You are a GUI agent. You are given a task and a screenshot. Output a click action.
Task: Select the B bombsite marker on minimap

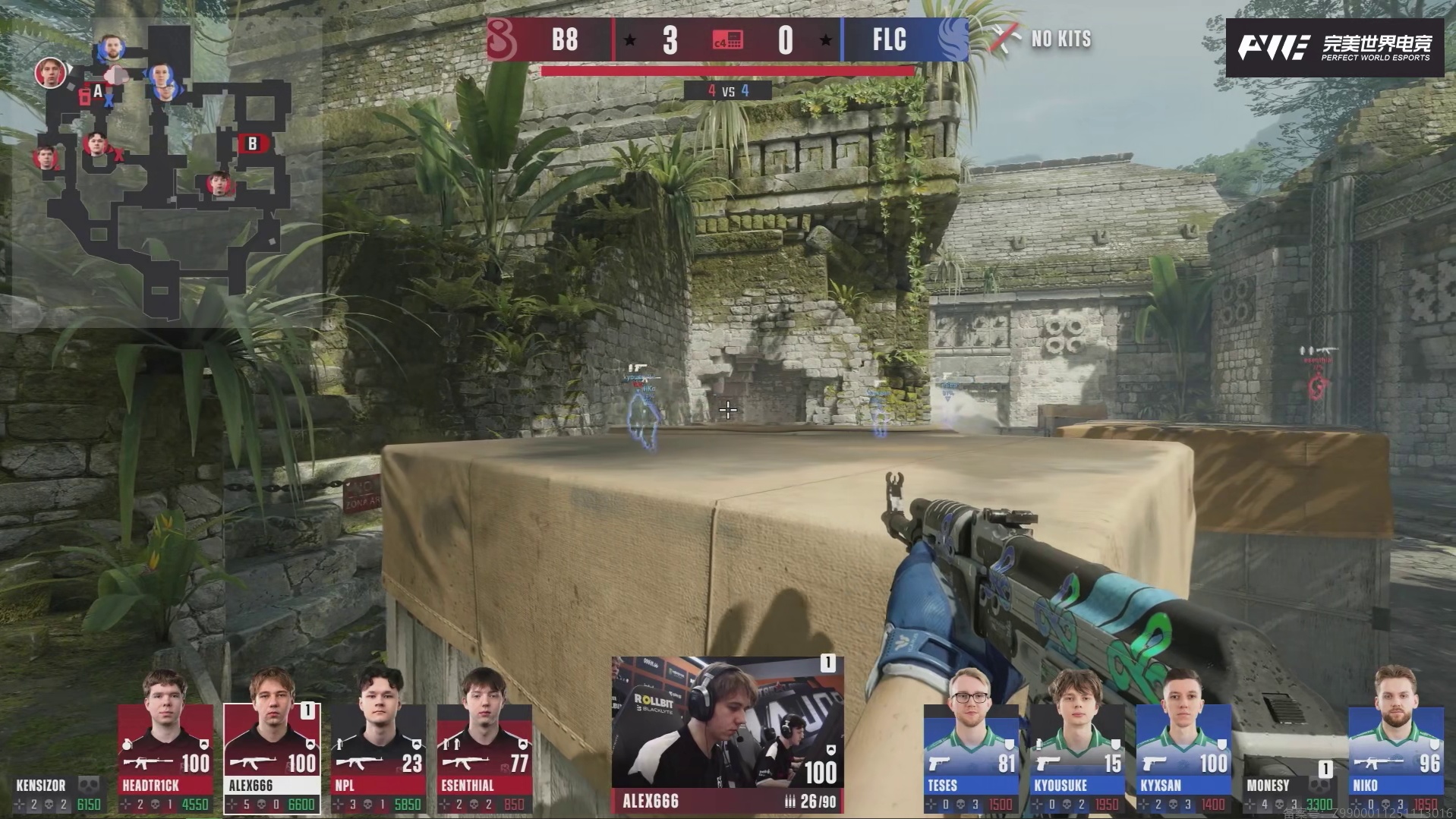point(253,143)
